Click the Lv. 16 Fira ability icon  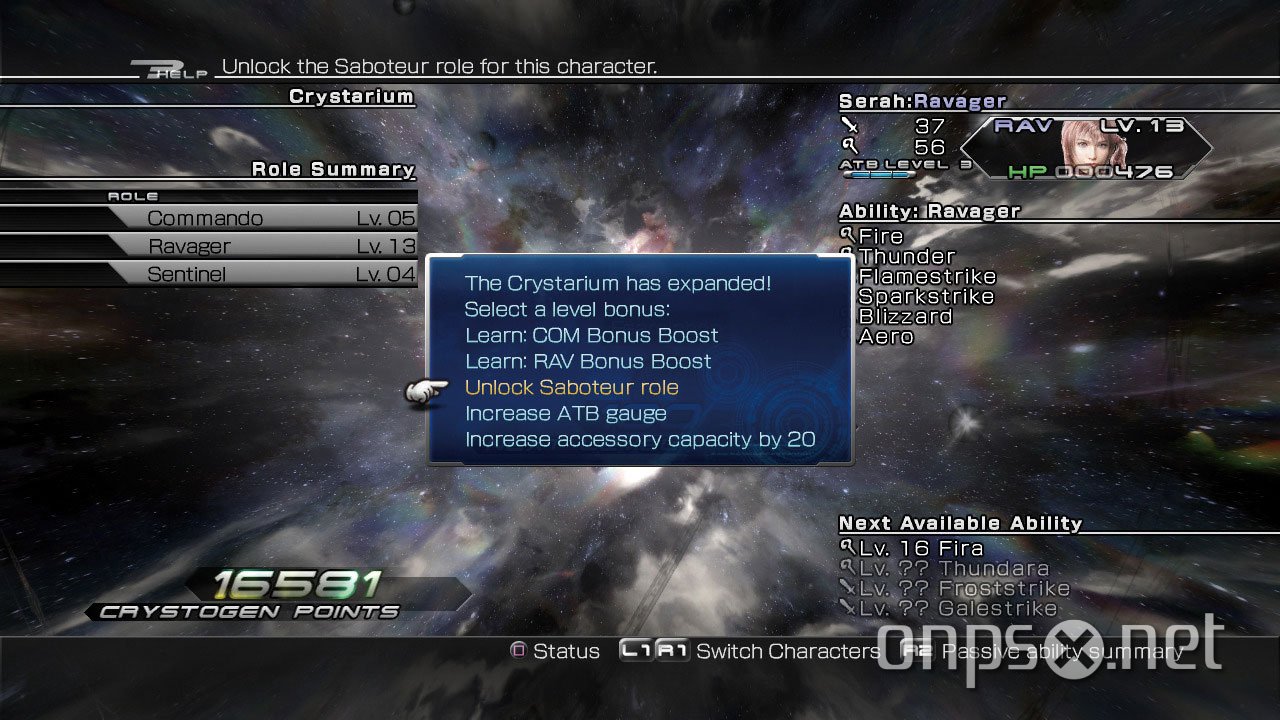847,548
